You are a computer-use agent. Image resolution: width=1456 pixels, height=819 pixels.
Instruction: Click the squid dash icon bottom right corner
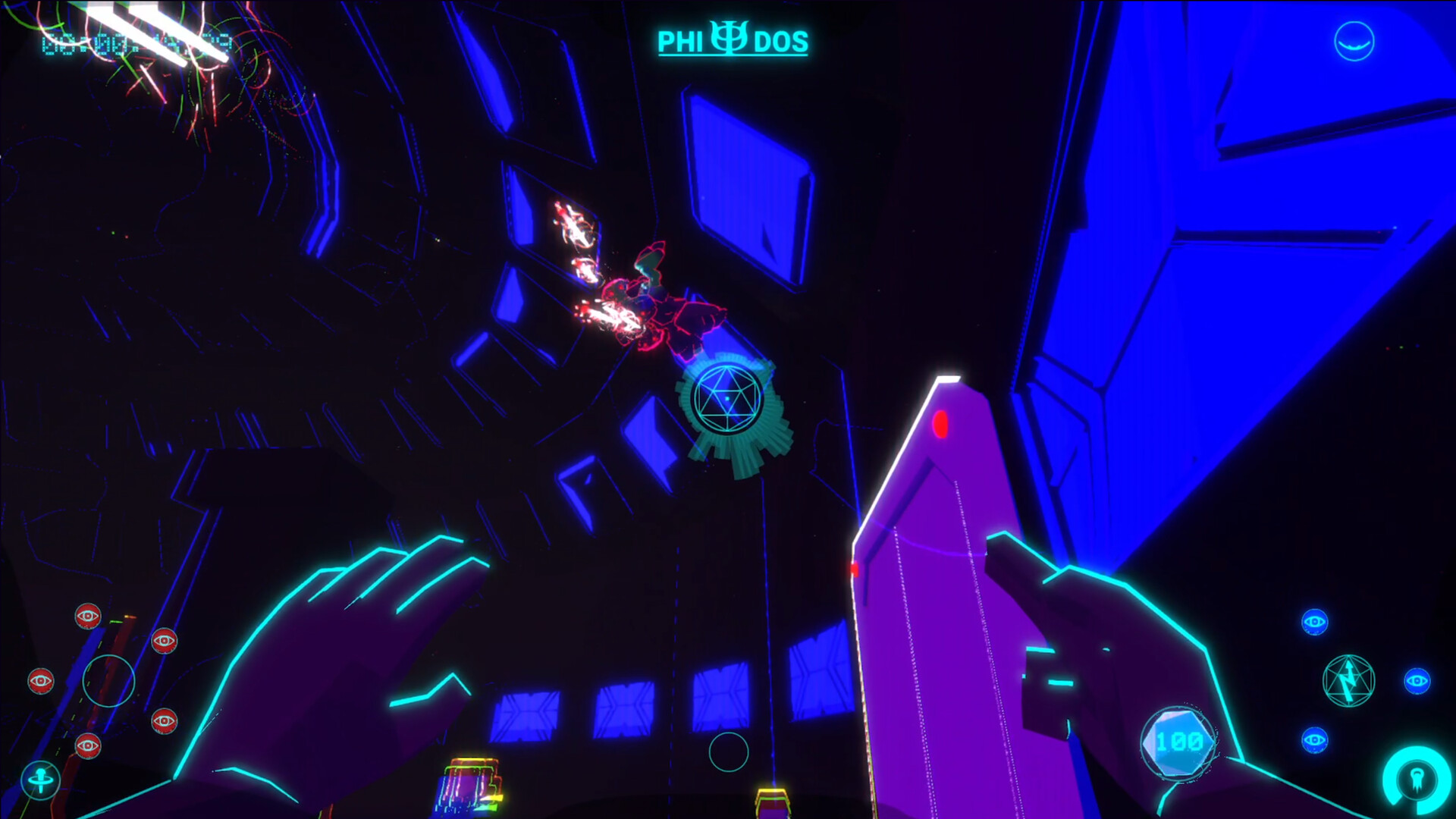pos(1417,781)
